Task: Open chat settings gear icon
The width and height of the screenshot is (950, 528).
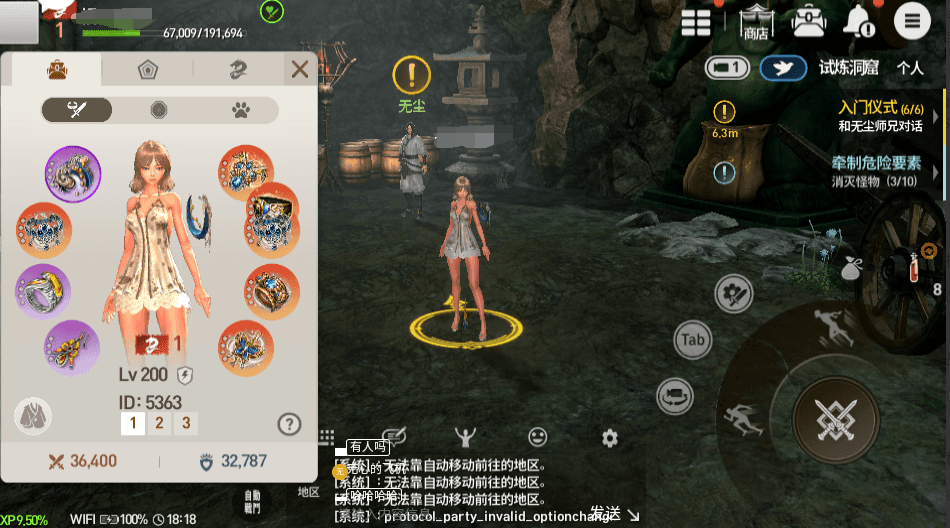Action: point(609,438)
